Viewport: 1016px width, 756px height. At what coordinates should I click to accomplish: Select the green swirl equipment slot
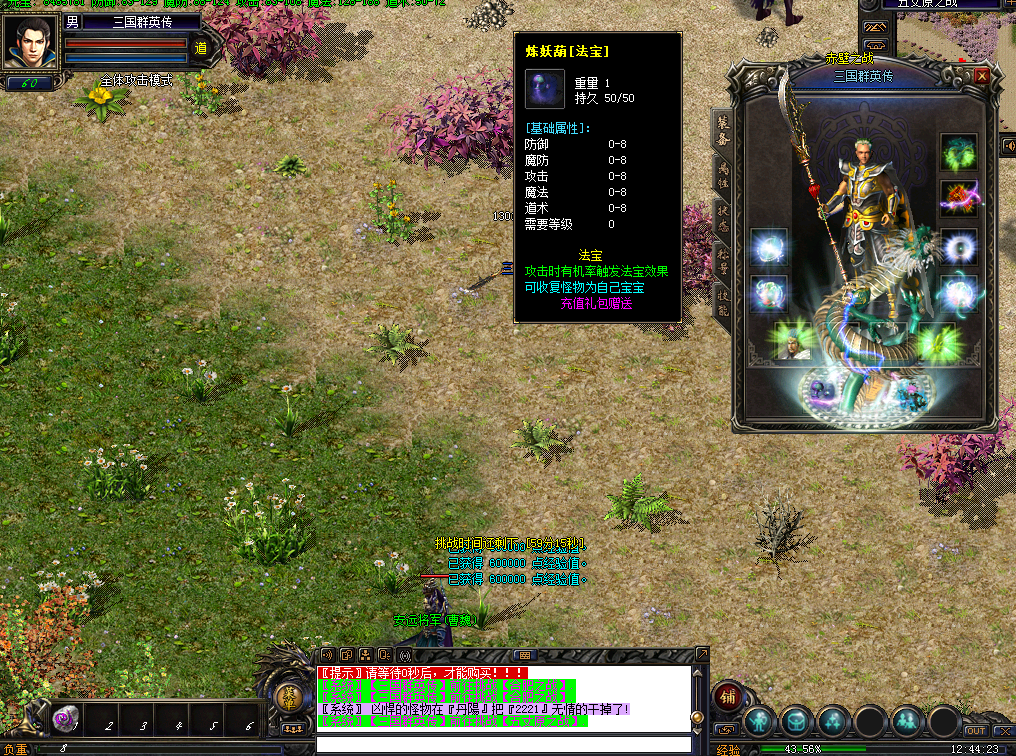pyautogui.click(x=958, y=152)
